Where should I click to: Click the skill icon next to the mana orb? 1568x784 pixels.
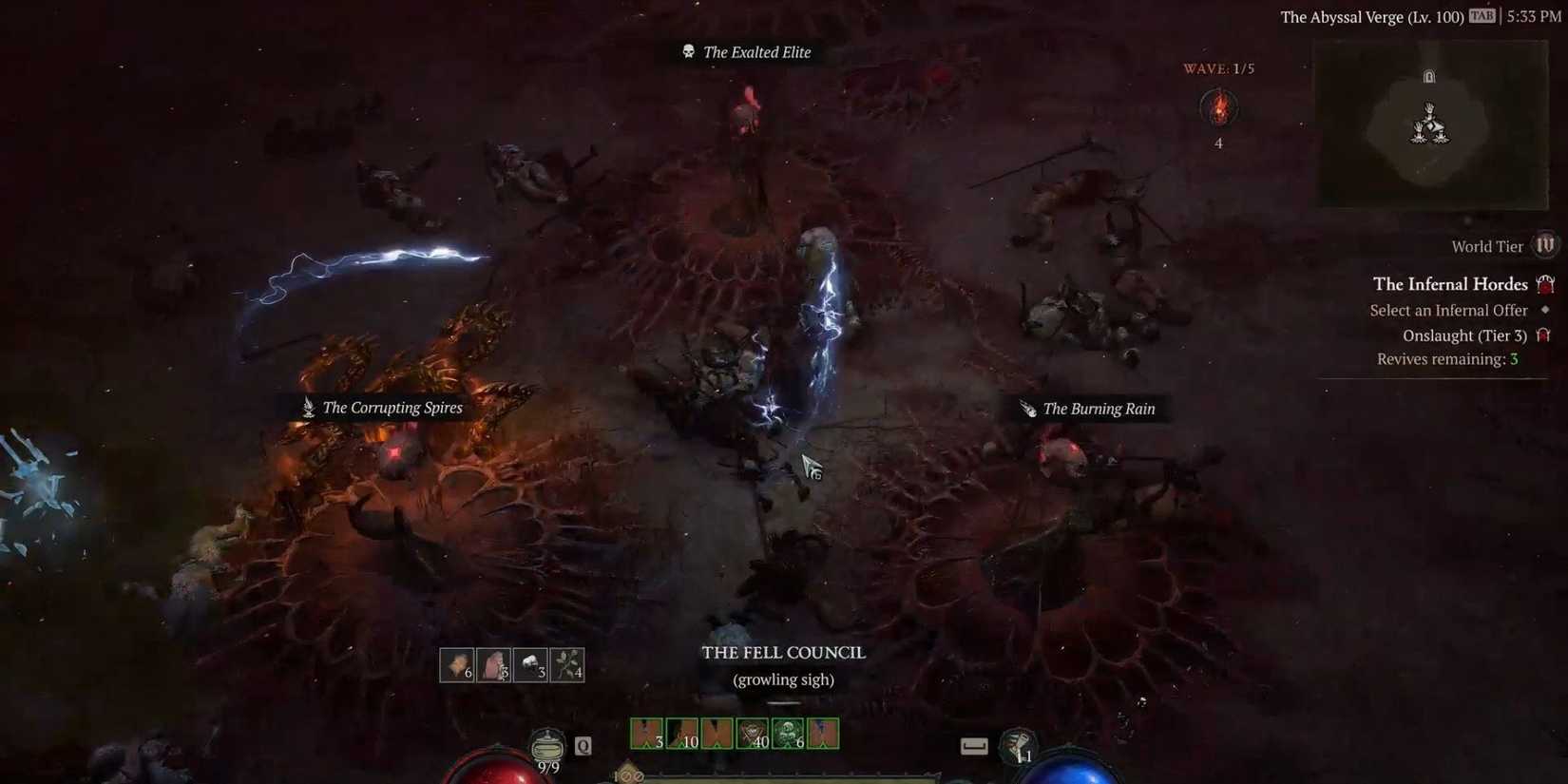coord(1019,749)
